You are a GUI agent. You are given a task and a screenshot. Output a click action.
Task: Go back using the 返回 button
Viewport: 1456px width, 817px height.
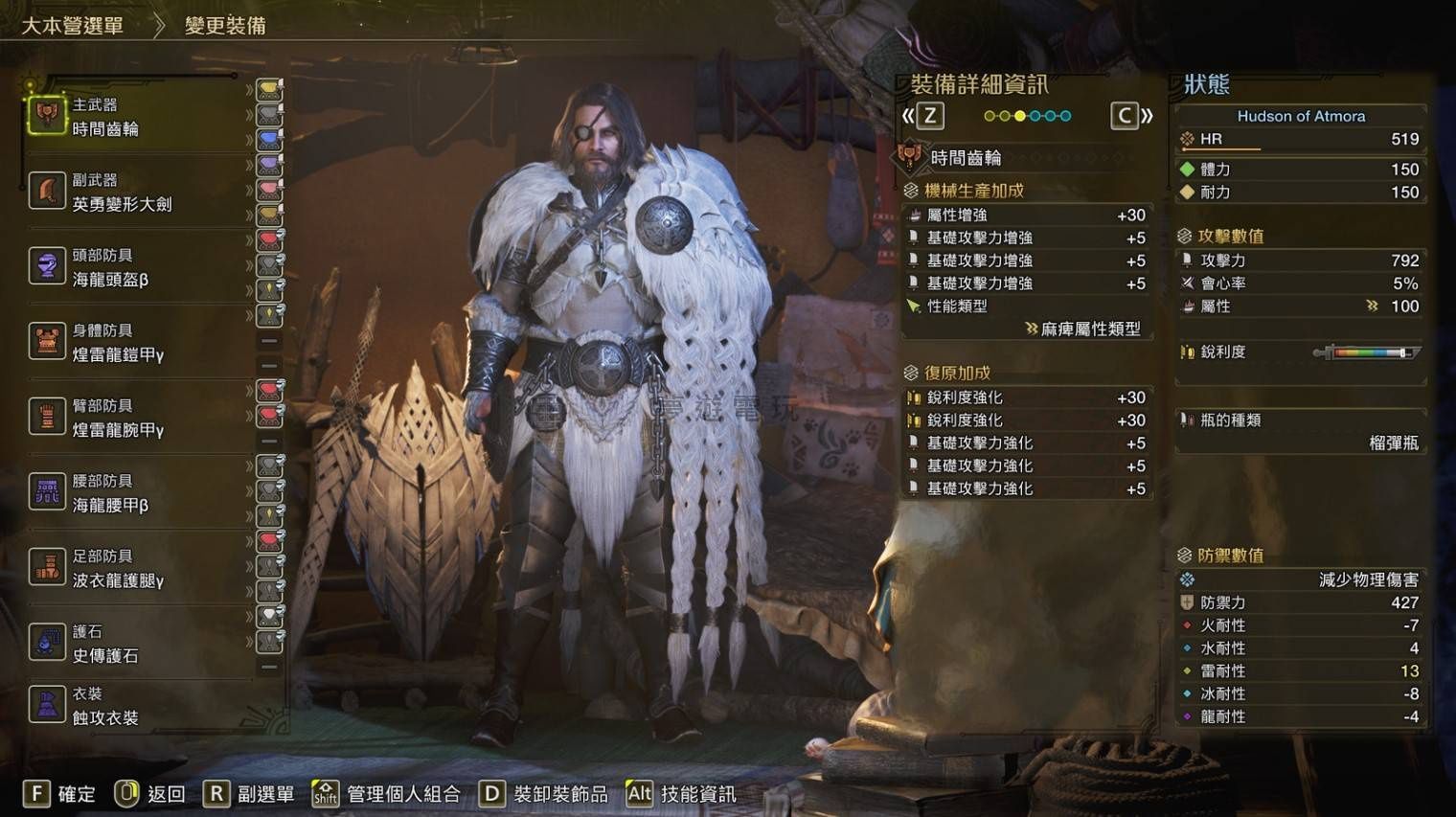tap(150, 794)
